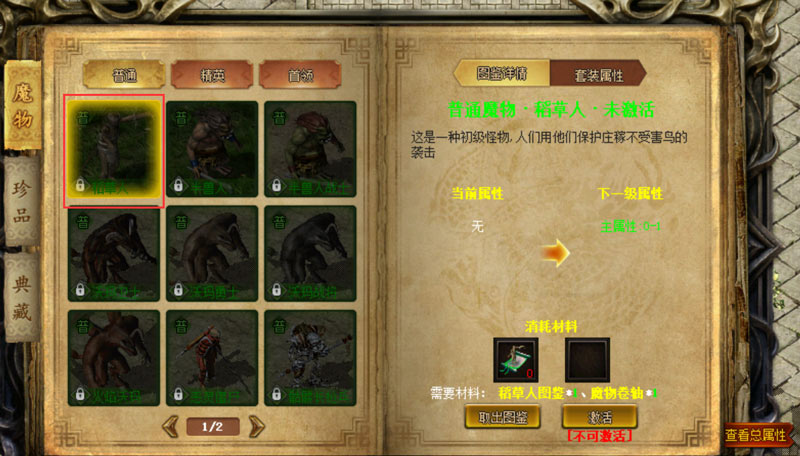This screenshot has height=456, width=800.
Task: Switch to the 普通 monster tab
Action: [x=124, y=75]
